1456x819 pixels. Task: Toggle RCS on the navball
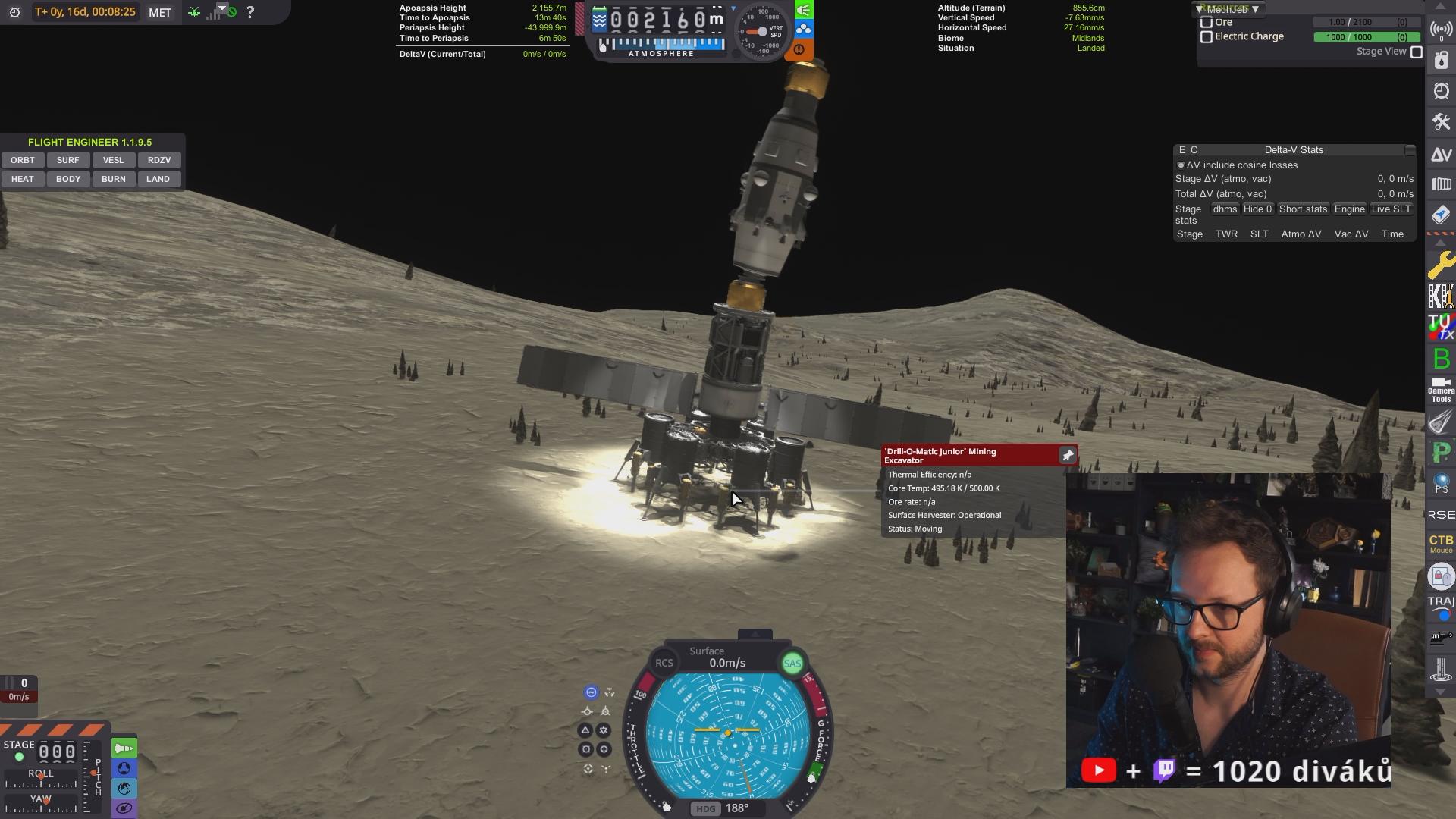click(x=664, y=663)
